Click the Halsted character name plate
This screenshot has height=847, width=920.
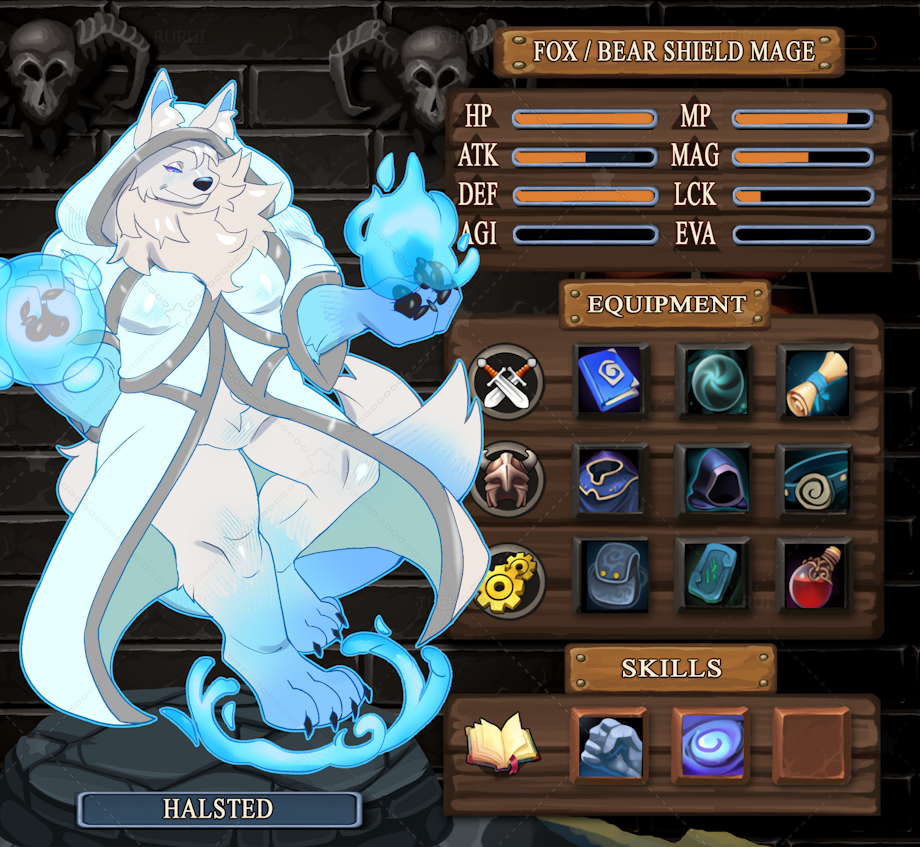pyautogui.click(x=219, y=809)
